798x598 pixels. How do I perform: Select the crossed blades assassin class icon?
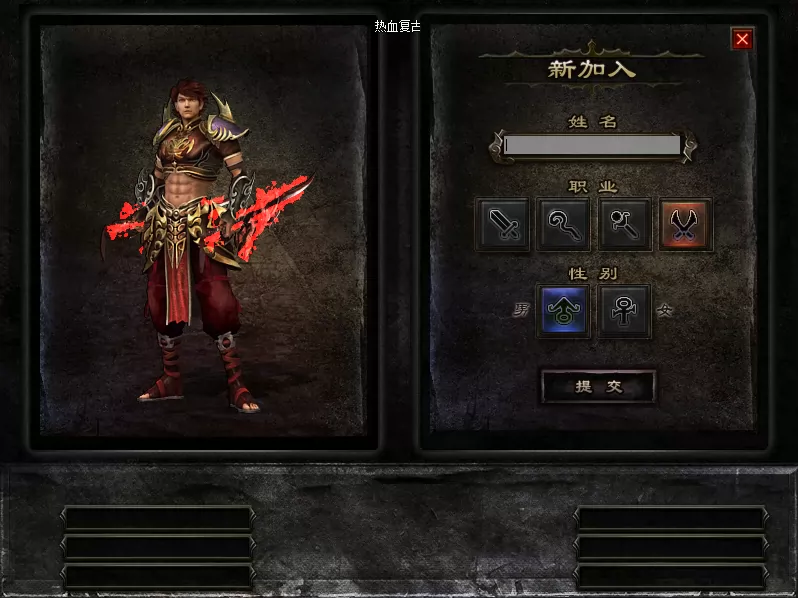685,224
